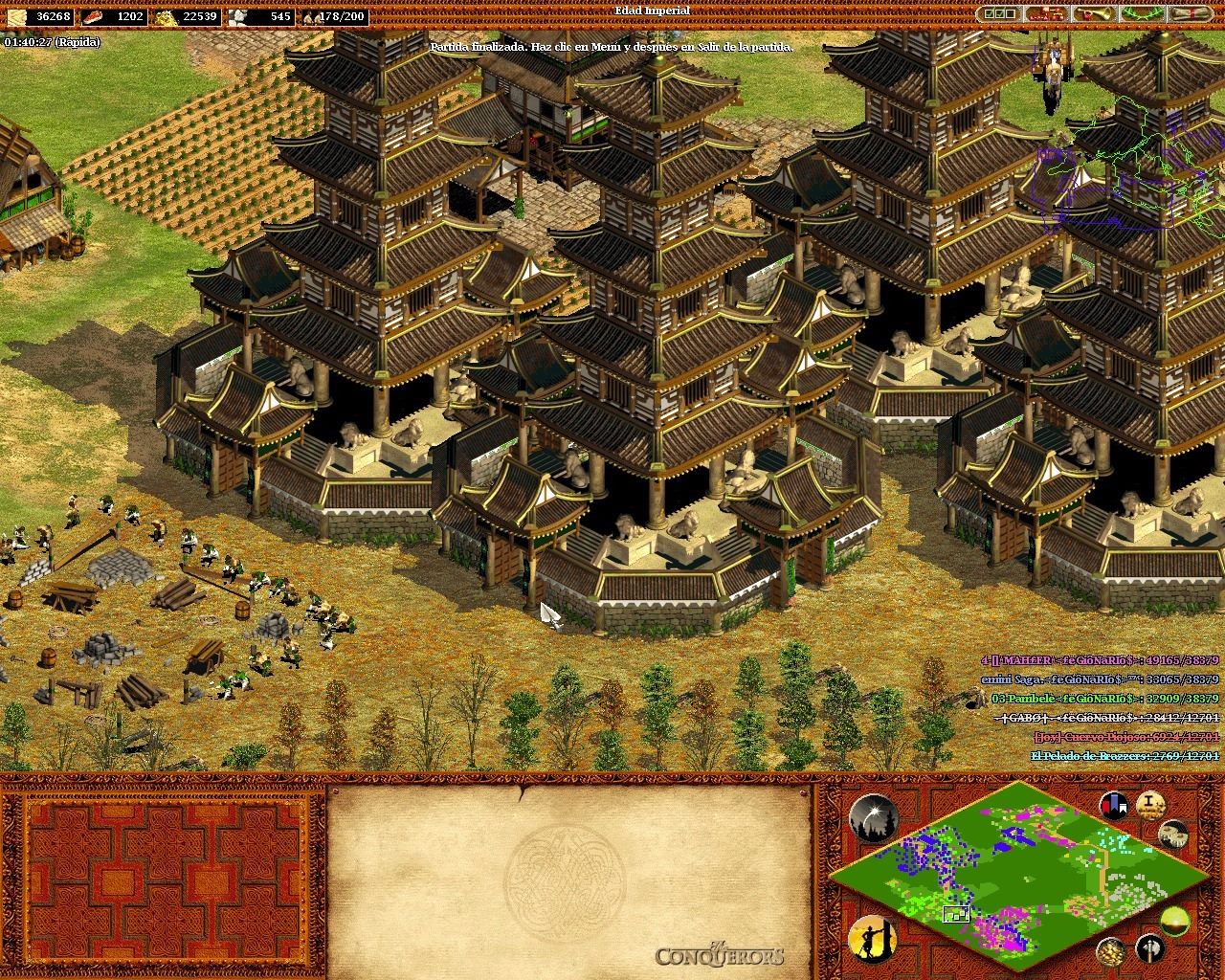The width and height of the screenshot is (1225, 980).
Task: Open the tech tree button
Action: coord(1046,13)
